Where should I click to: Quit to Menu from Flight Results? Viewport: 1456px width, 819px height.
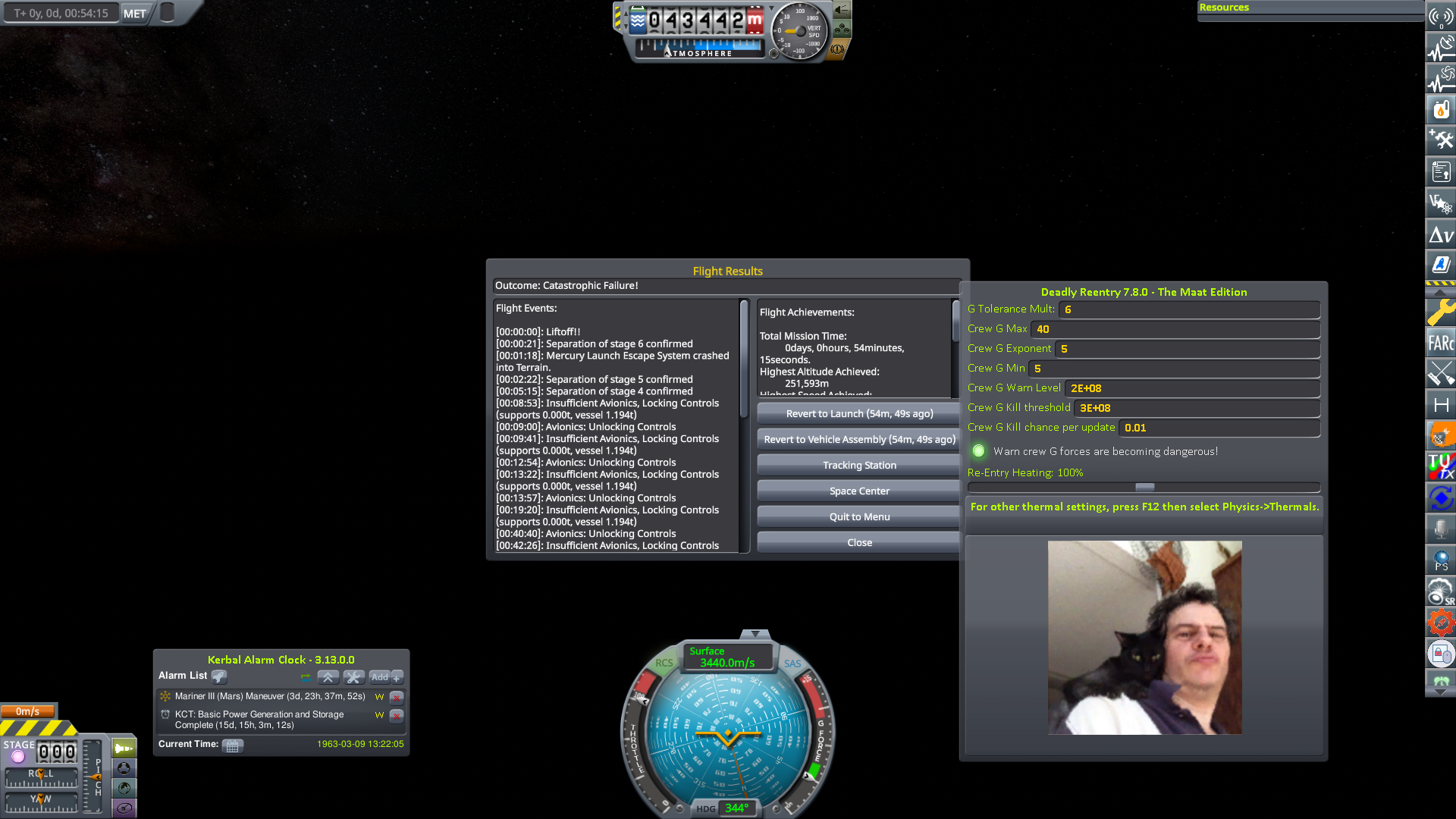click(x=858, y=516)
